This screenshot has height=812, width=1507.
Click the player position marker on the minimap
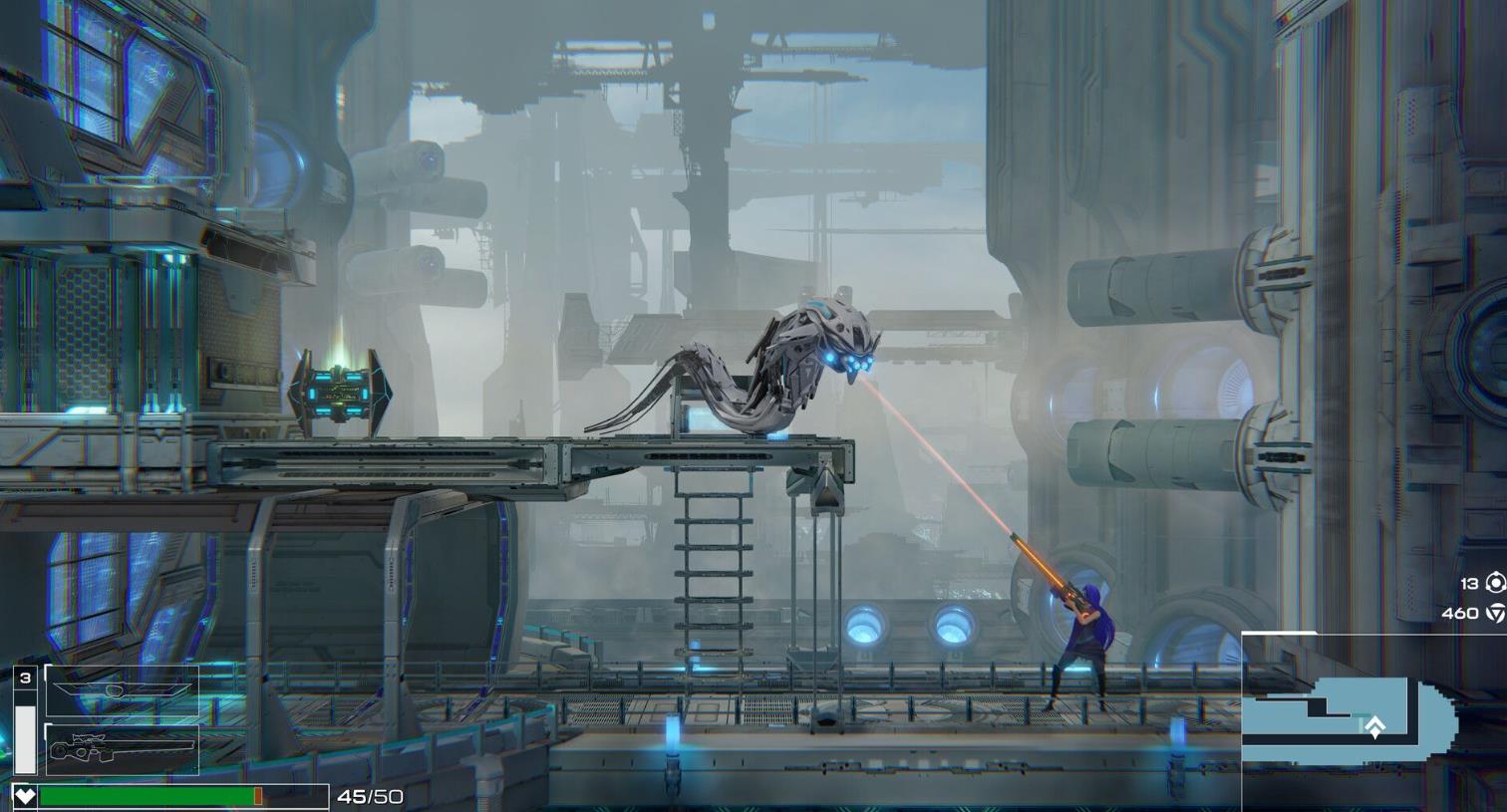(1374, 727)
